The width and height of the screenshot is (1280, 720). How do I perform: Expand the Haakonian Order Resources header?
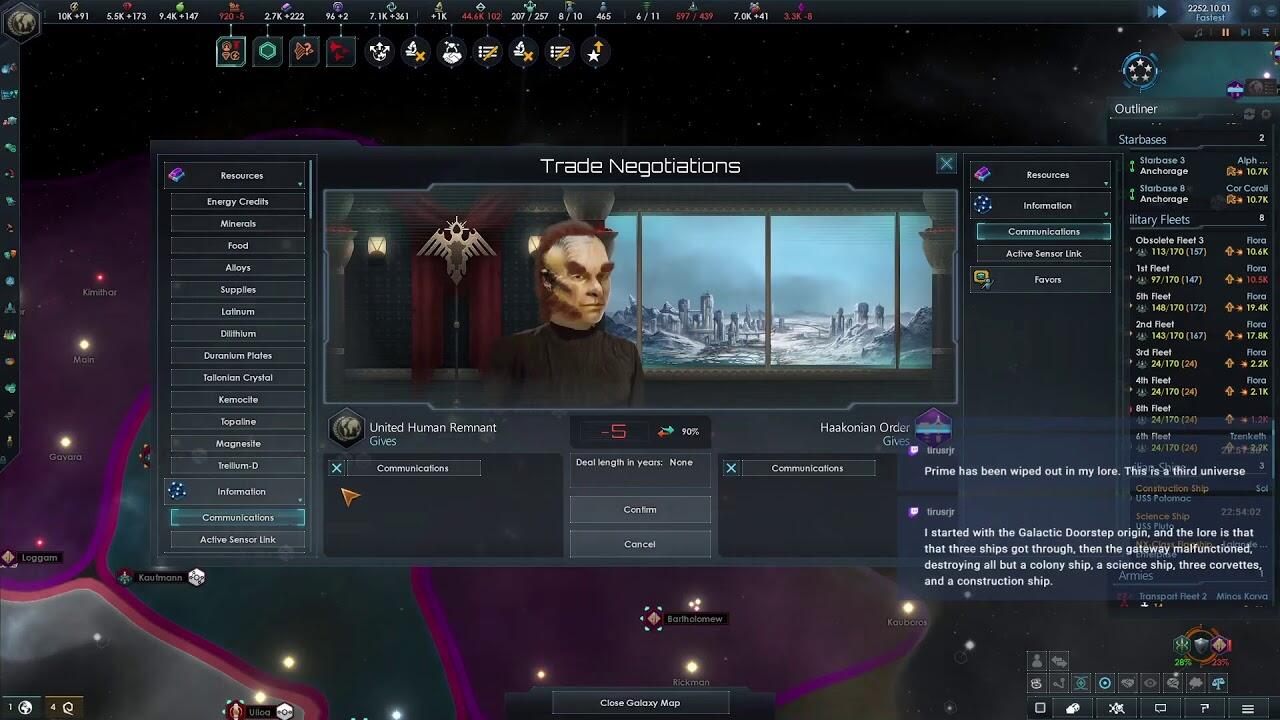[x=1046, y=175]
